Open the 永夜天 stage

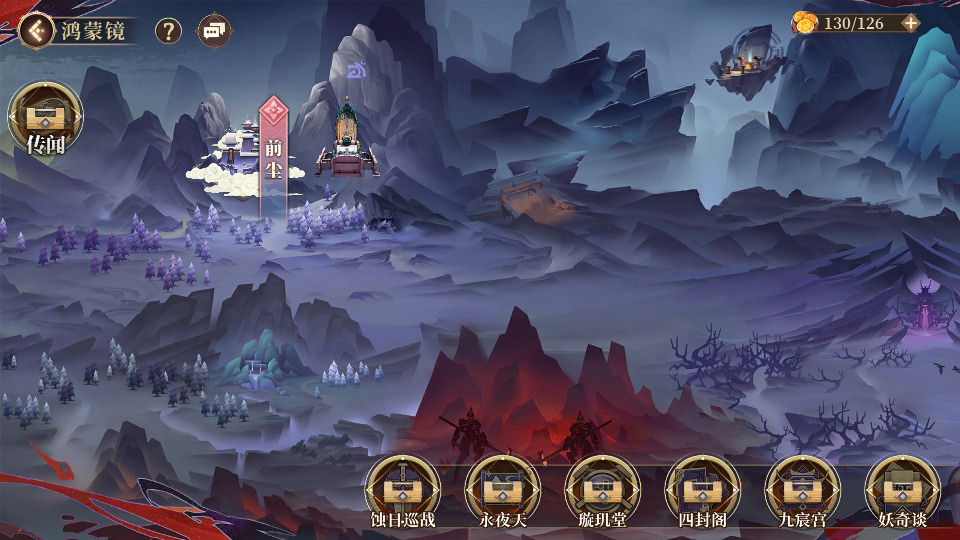[x=502, y=492]
